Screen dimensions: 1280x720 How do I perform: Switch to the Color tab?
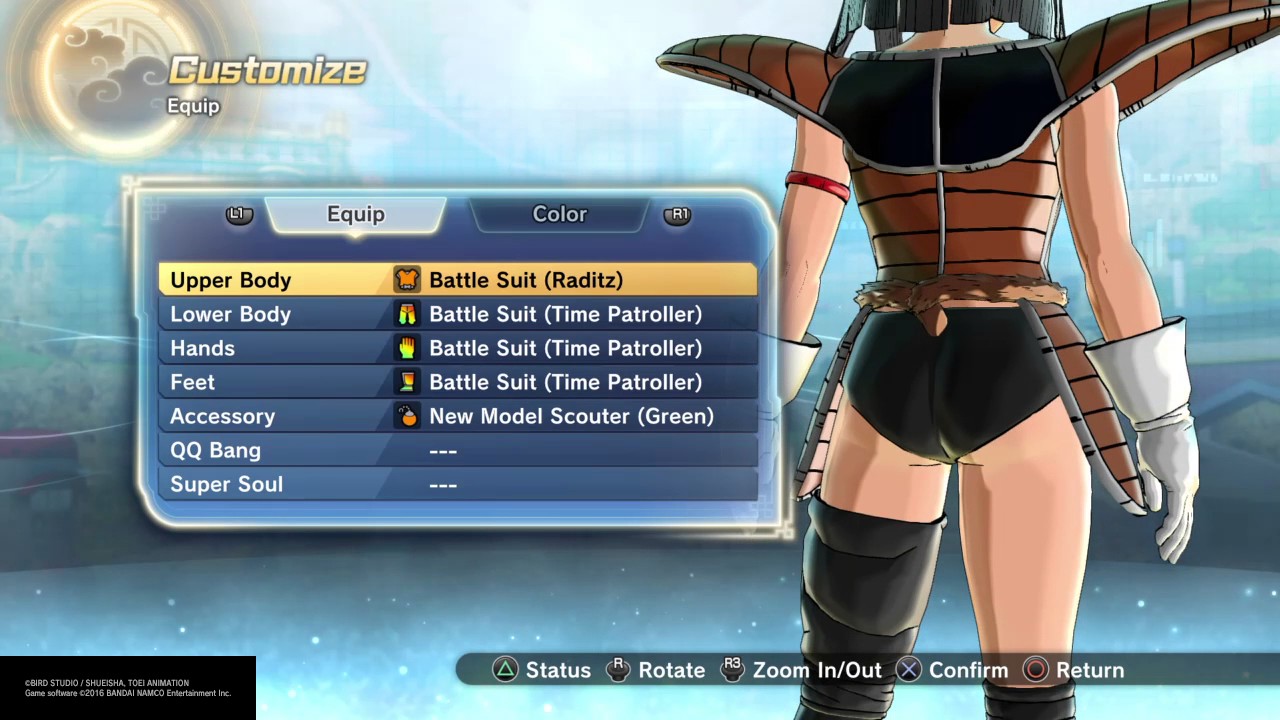pyautogui.click(x=559, y=214)
